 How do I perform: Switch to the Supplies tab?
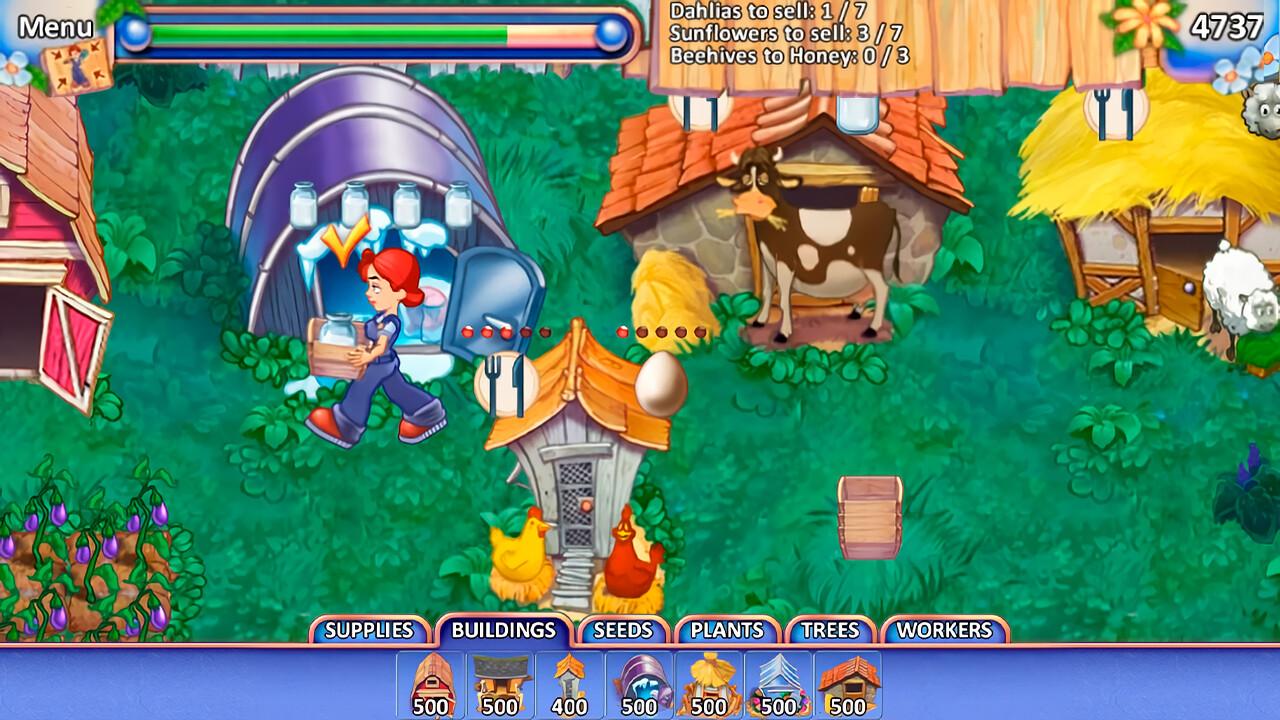[369, 630]
